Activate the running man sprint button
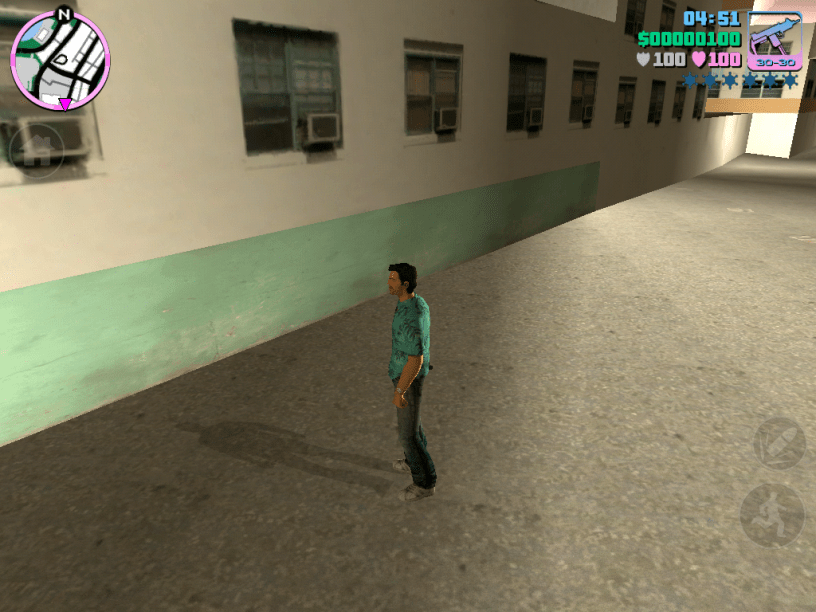Screen dimensions: 816x612 (772, 515)
